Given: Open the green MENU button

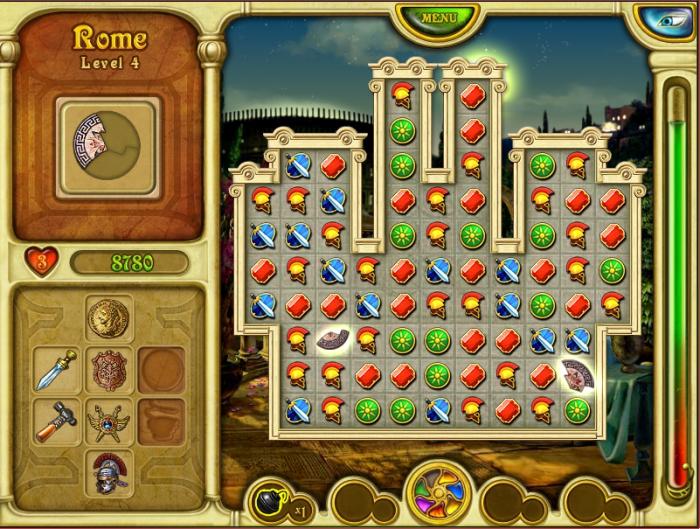Looking at the screenshot, I should pos(437,18).
